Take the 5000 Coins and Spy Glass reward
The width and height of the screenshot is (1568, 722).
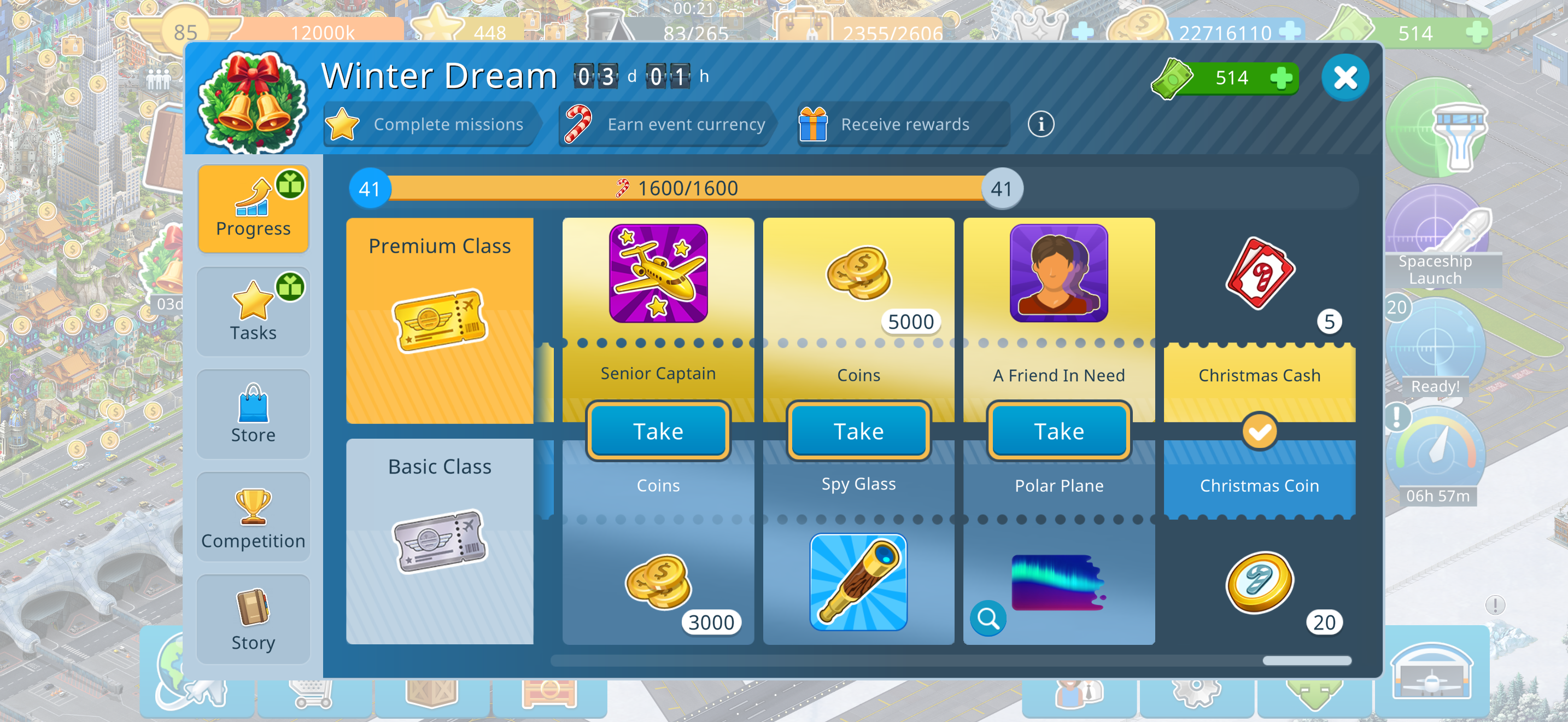tap(858, 431)
